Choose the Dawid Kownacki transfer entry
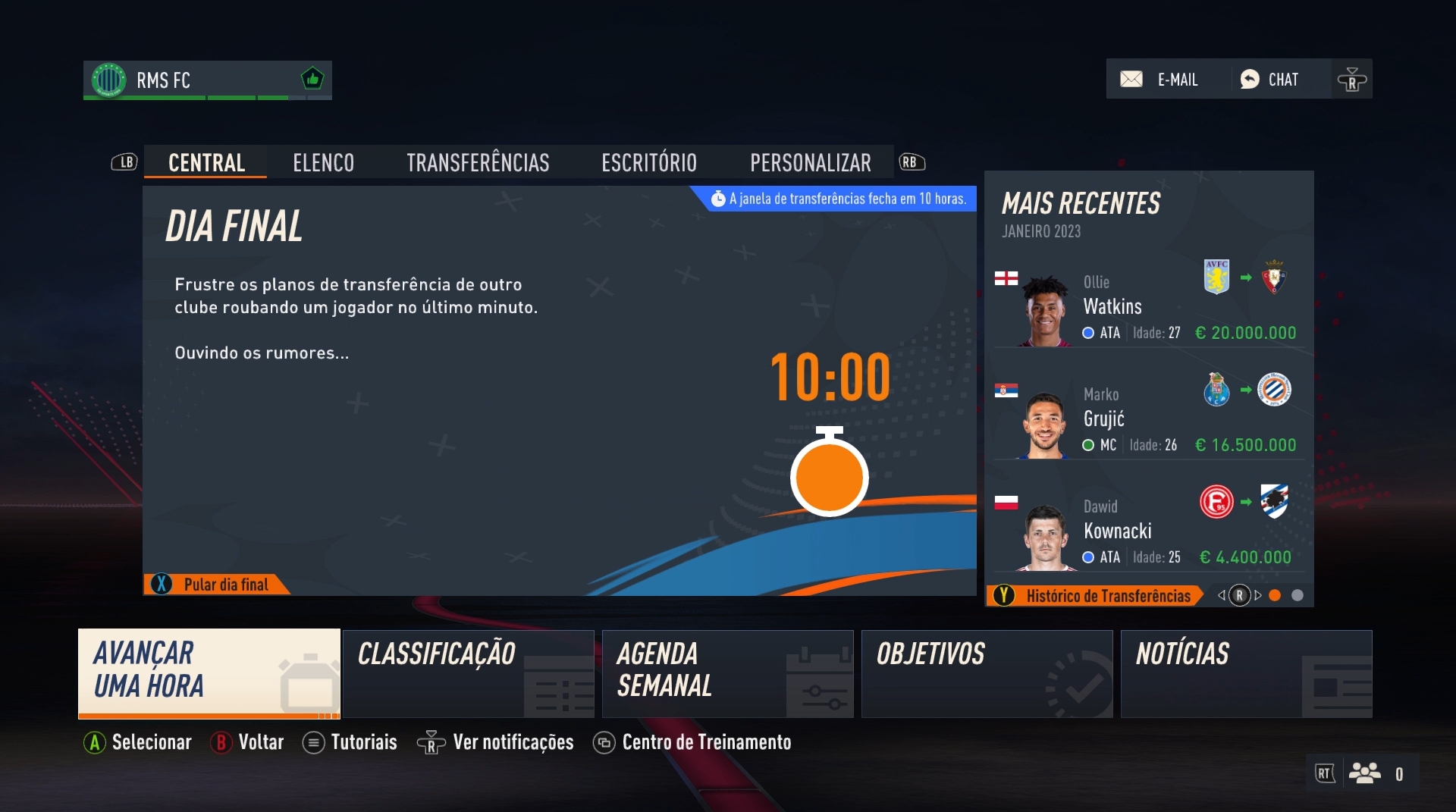The width and height of the screenshot is (1456, 812). [x=1148, y=531]
